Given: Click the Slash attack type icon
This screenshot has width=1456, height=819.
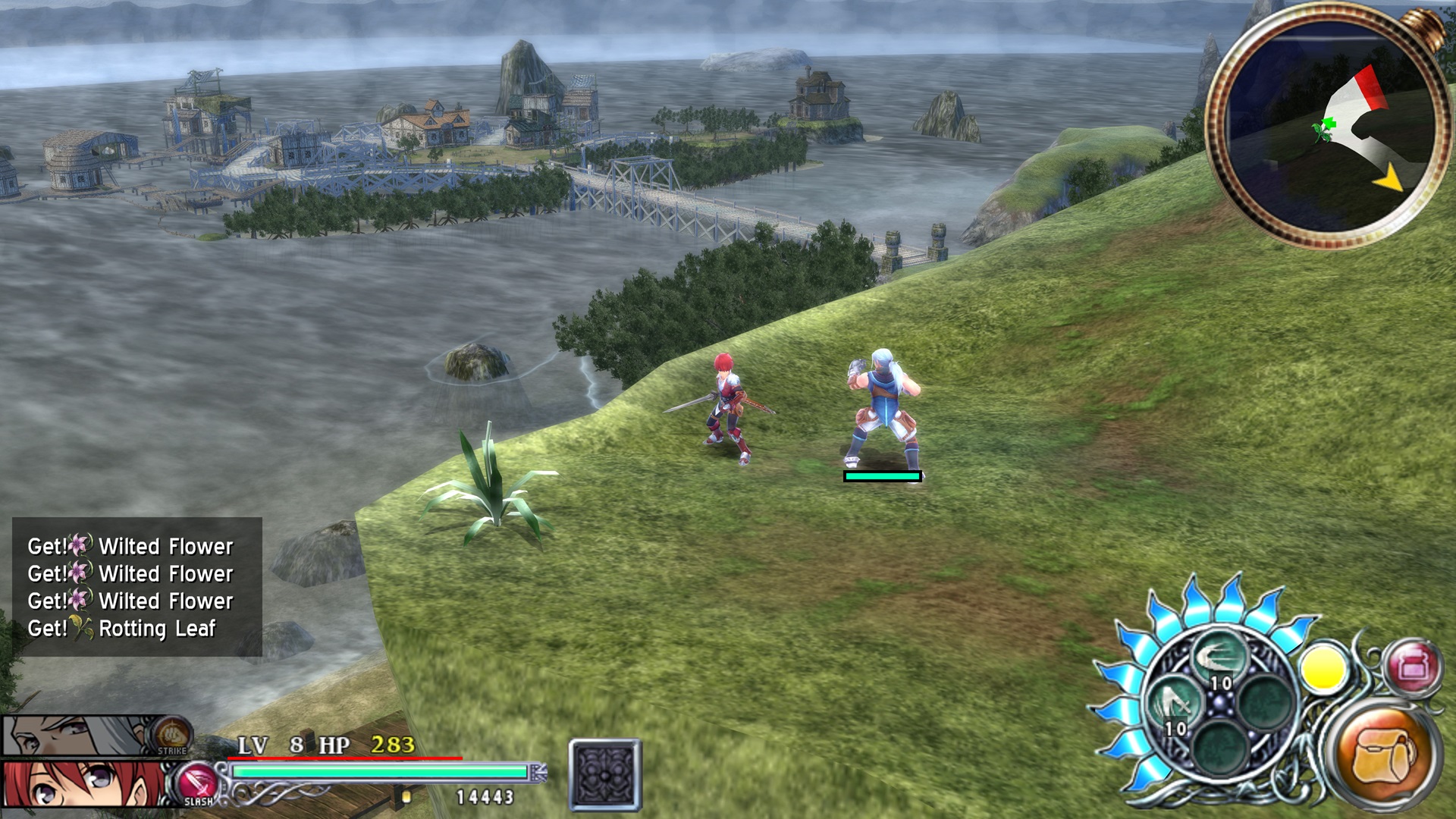Looking at the screenshot, I should click(x=198, y=784).
